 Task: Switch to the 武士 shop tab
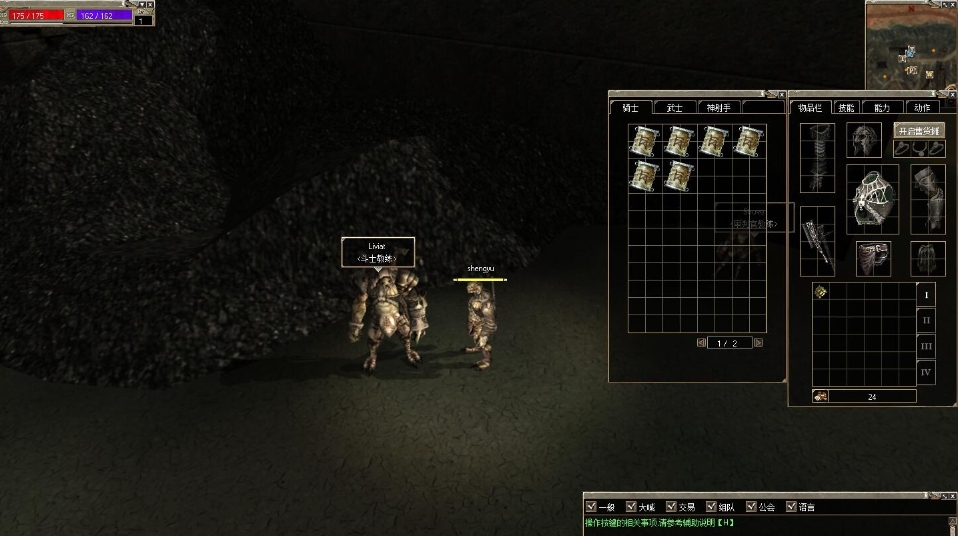tap(675, 107)
